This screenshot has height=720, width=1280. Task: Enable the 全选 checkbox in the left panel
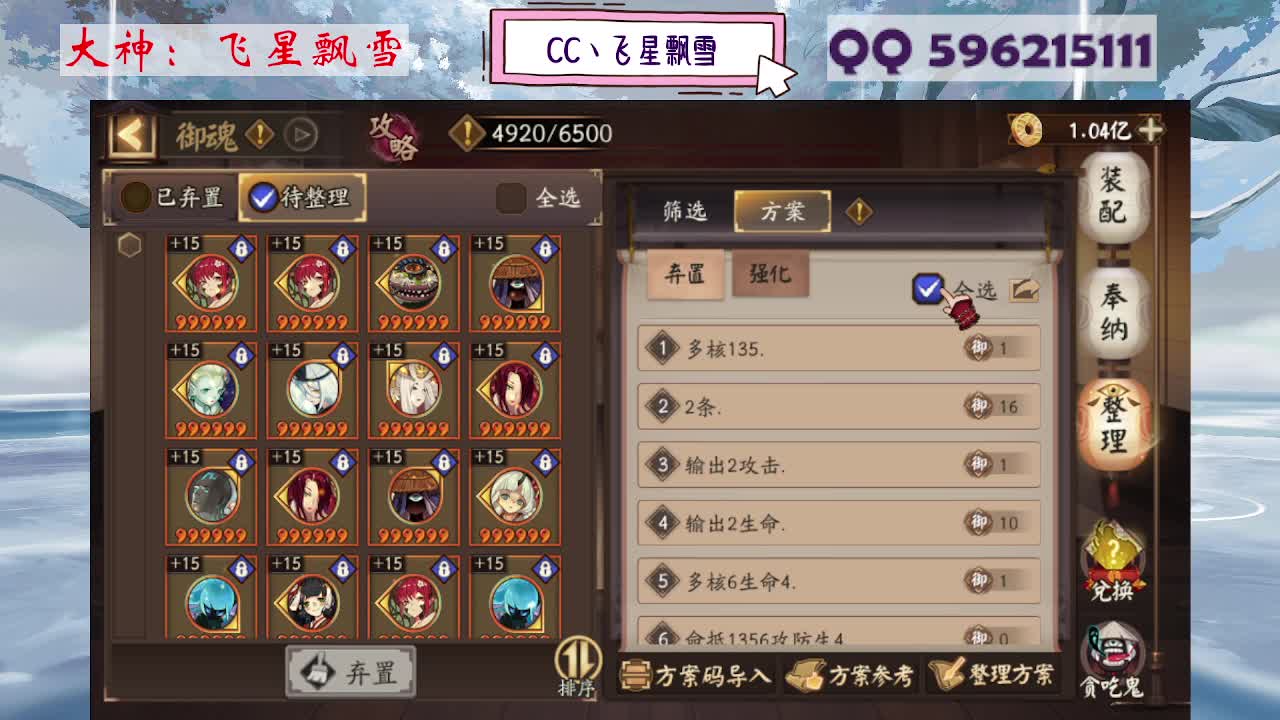point(513,198)
